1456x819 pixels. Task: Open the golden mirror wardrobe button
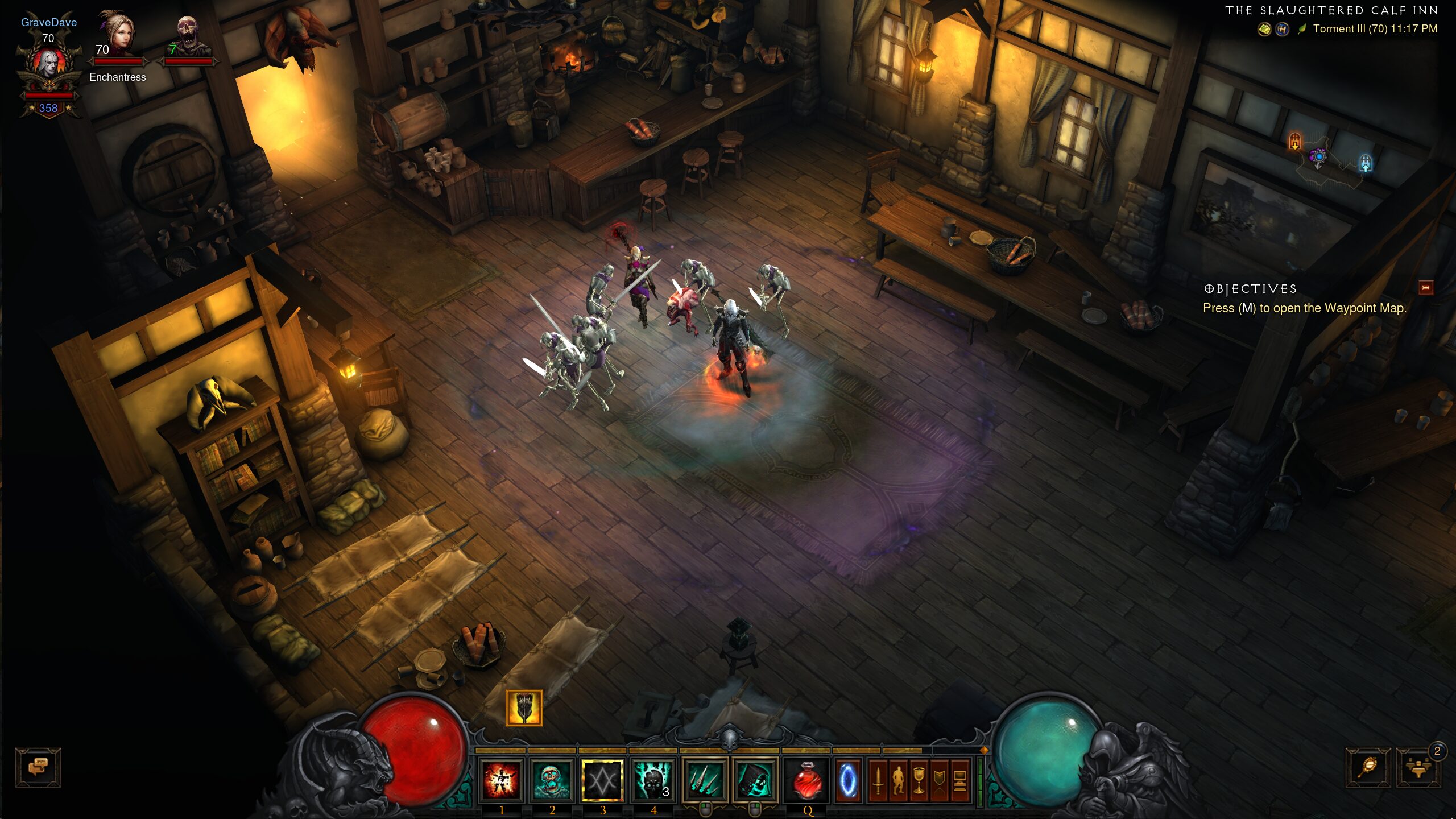[x=1368, y=768]
